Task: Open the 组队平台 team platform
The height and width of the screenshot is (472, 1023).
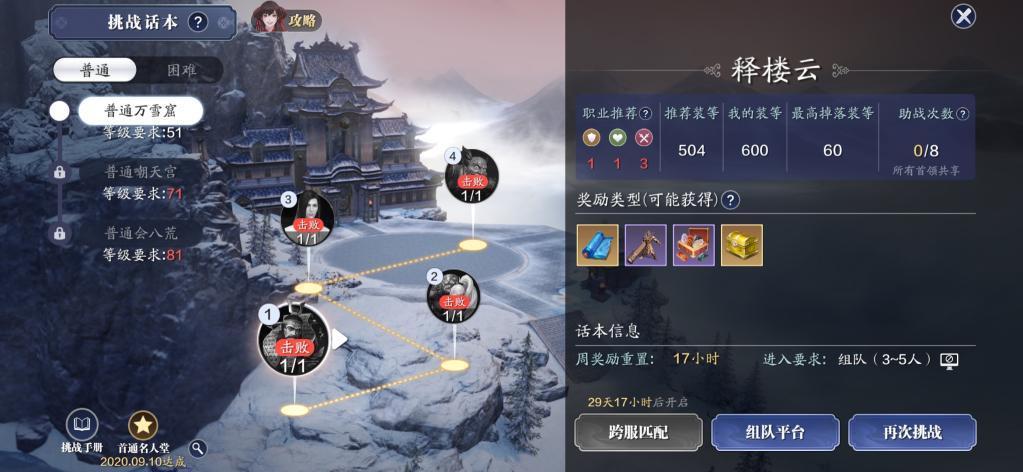Action: point(775,432)
